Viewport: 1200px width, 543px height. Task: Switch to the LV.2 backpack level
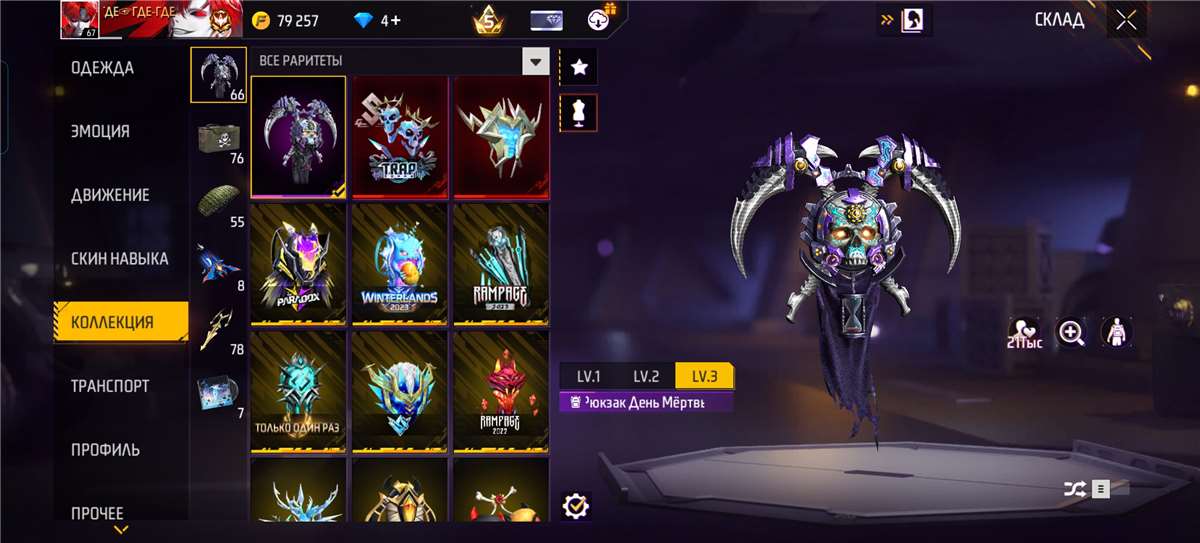coord(646,376)
